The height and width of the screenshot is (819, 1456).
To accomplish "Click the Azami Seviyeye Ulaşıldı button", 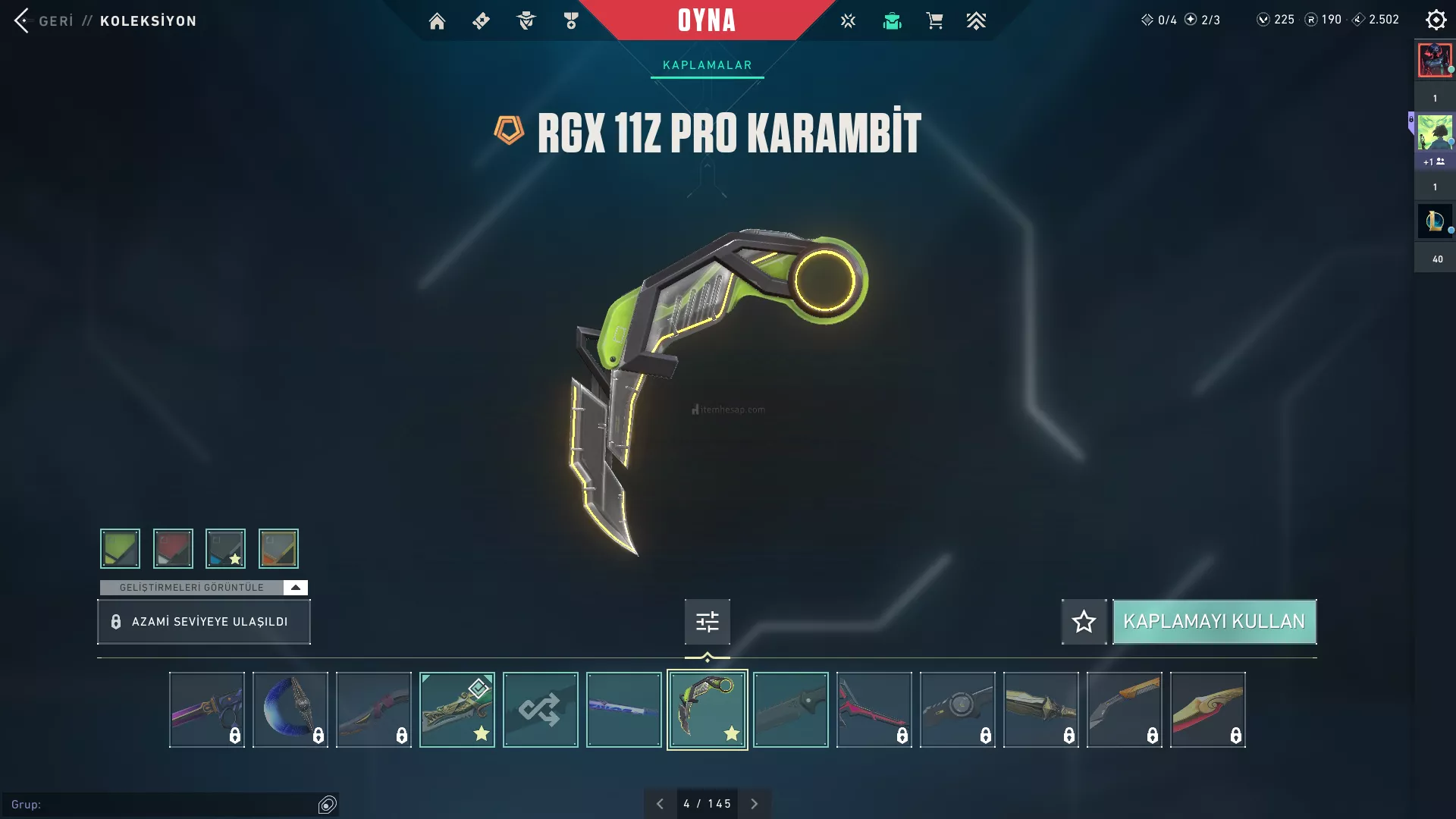I will [x=203, y=622].
